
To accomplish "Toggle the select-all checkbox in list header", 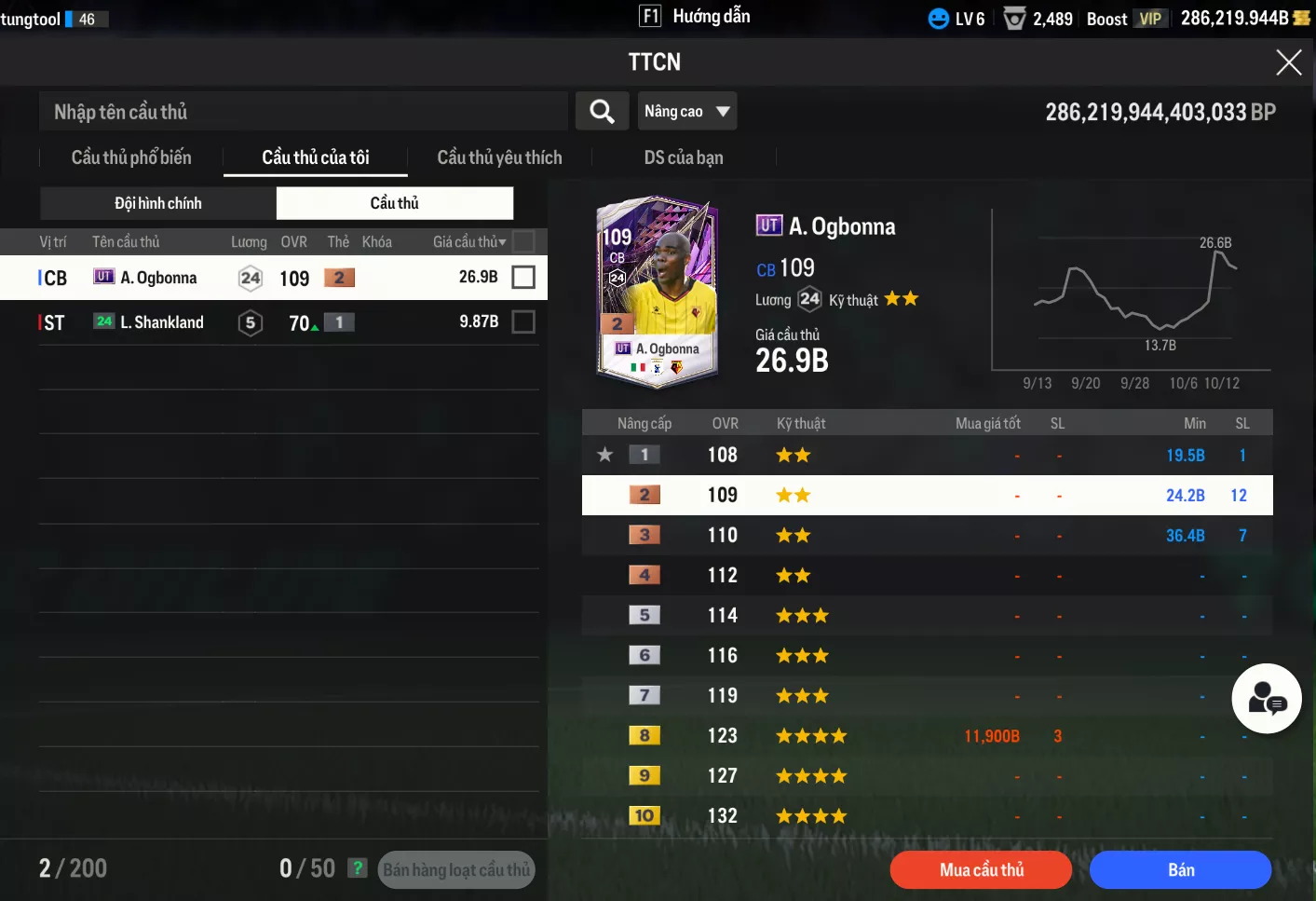I will pos(523,241).
